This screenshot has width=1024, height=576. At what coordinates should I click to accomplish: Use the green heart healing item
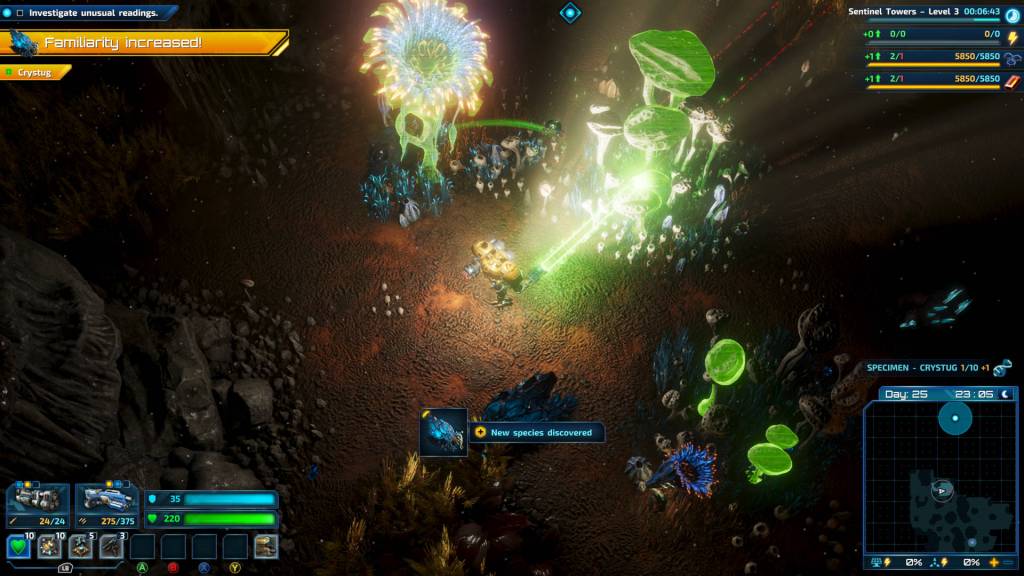tap(18, 547)
